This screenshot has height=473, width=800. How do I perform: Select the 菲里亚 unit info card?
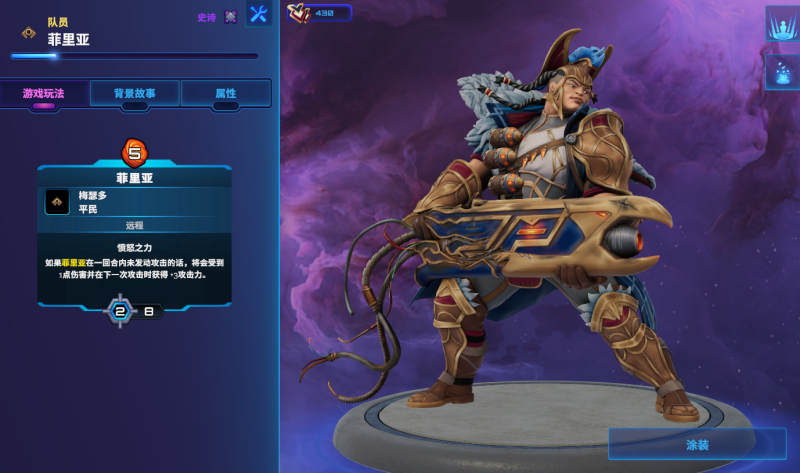(x=135, y=235)
